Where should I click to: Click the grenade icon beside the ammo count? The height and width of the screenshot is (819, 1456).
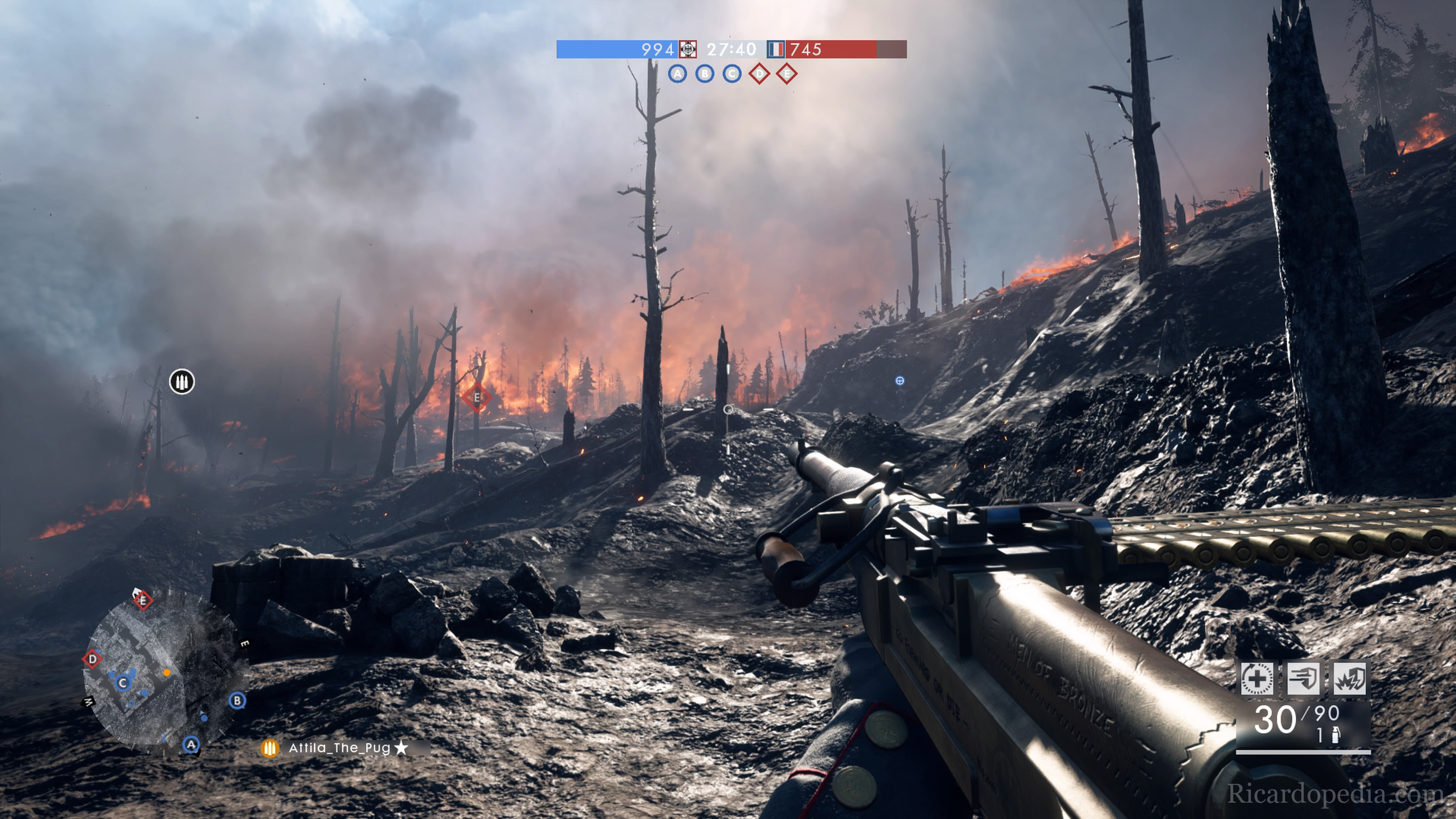(1335, 735)
